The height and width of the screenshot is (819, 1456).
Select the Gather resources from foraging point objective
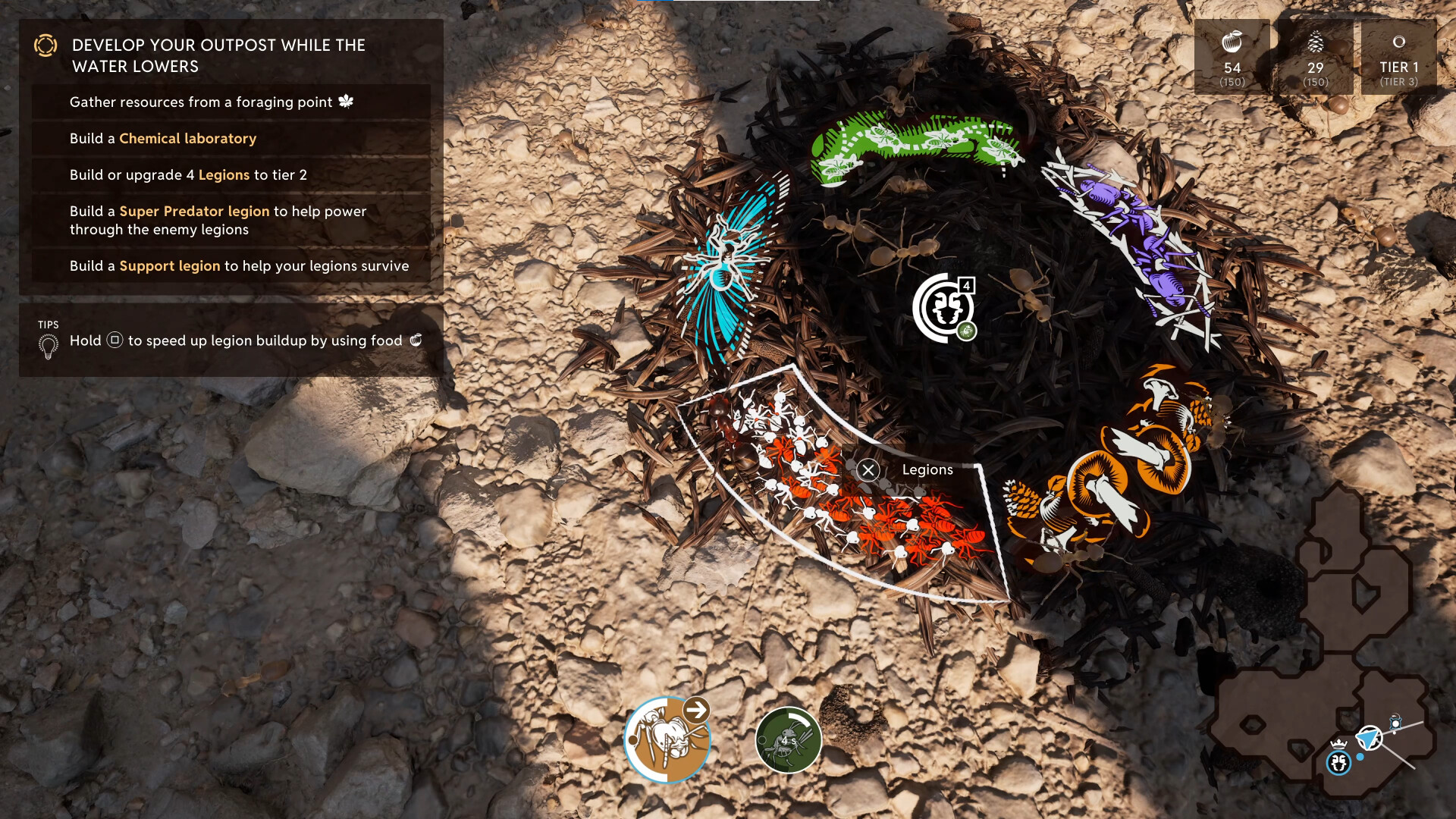pyautogui.click(x=201, y=102)
